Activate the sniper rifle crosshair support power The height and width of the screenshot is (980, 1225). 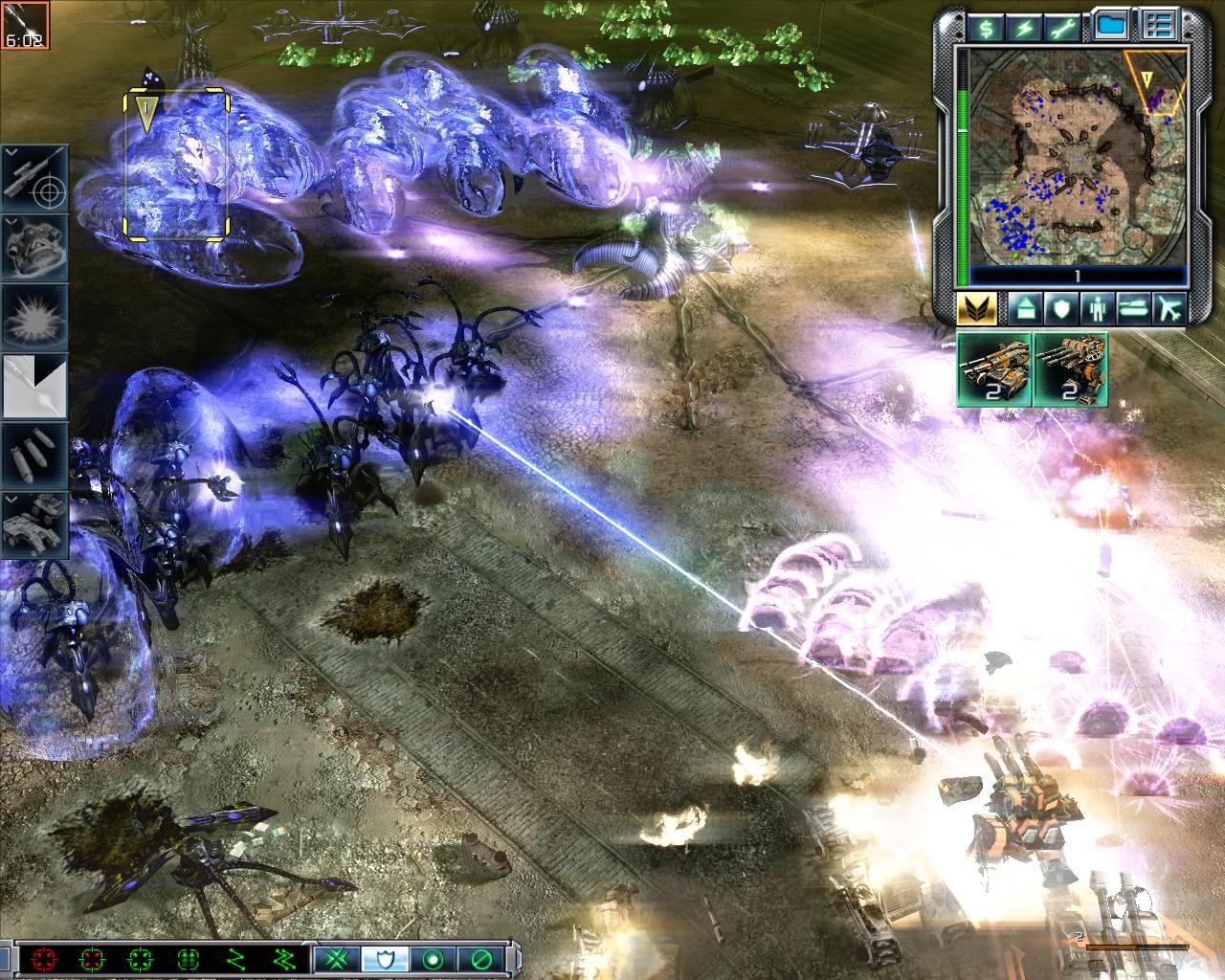(36, 179)
